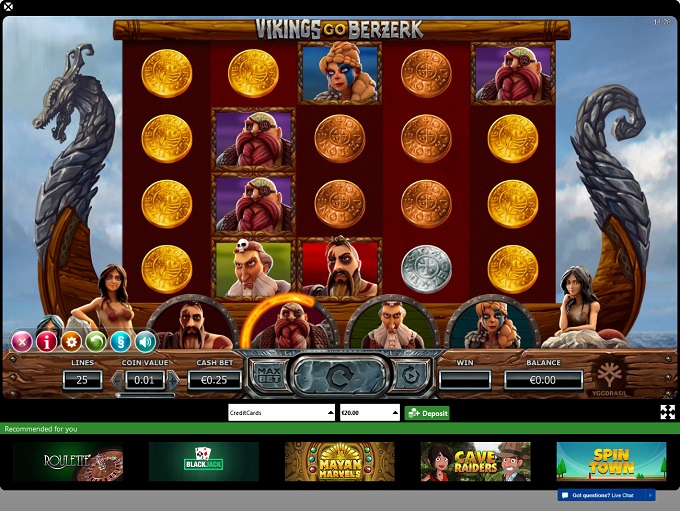Start autoplay with the small spin button

click(x=410, y=376)
